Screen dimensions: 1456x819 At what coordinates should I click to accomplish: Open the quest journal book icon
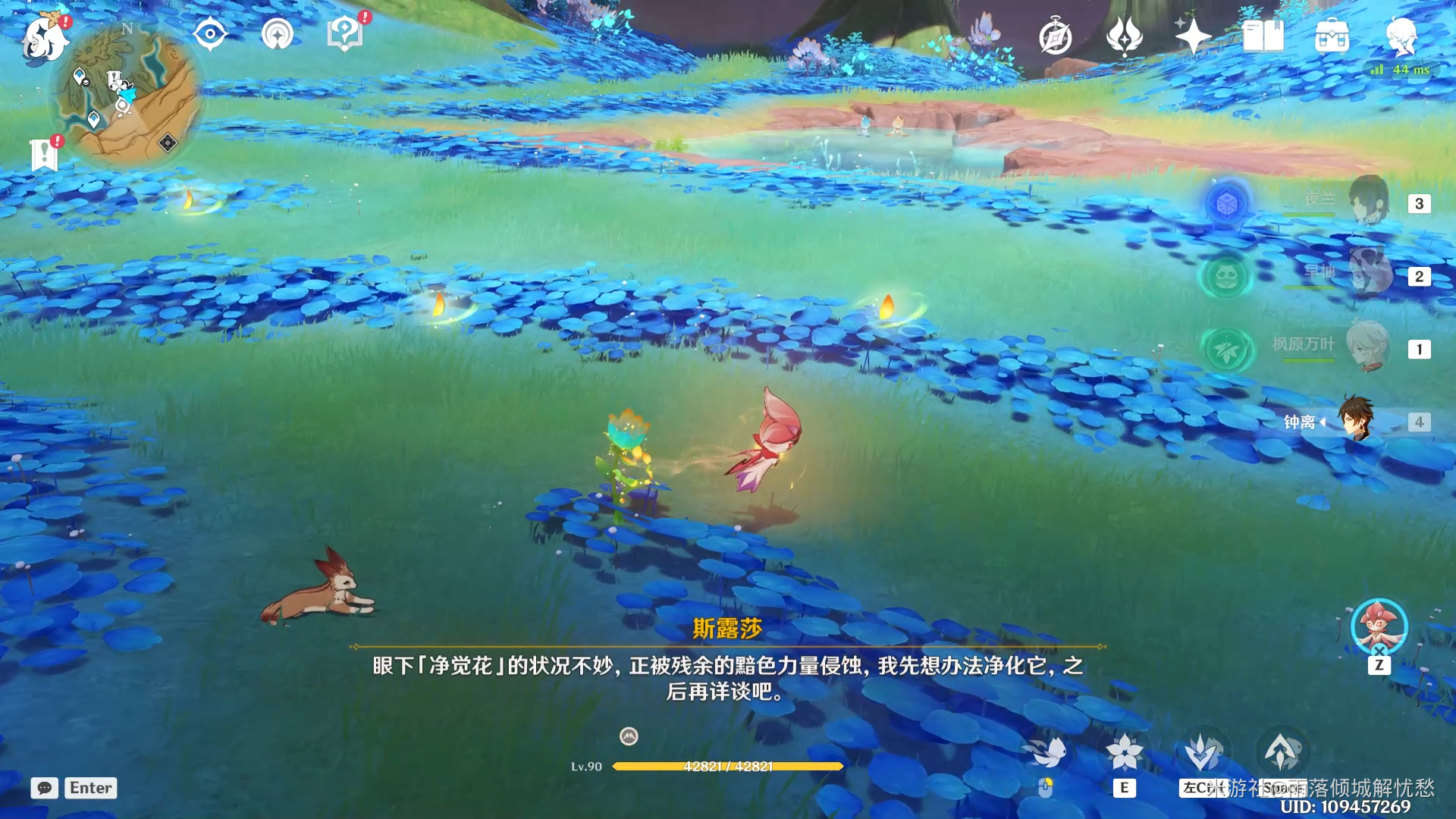[x=1261, y=35]
